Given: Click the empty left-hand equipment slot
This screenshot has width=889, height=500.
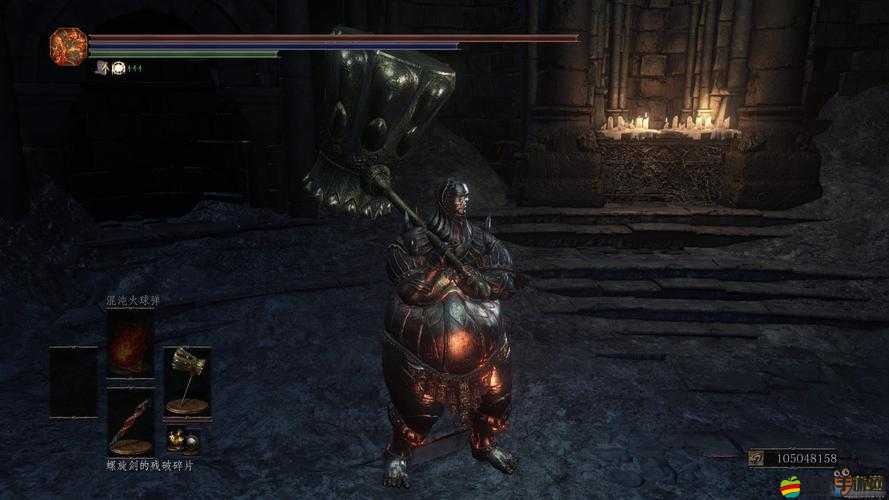Looking at the screenshot, I should pos(74,381).
